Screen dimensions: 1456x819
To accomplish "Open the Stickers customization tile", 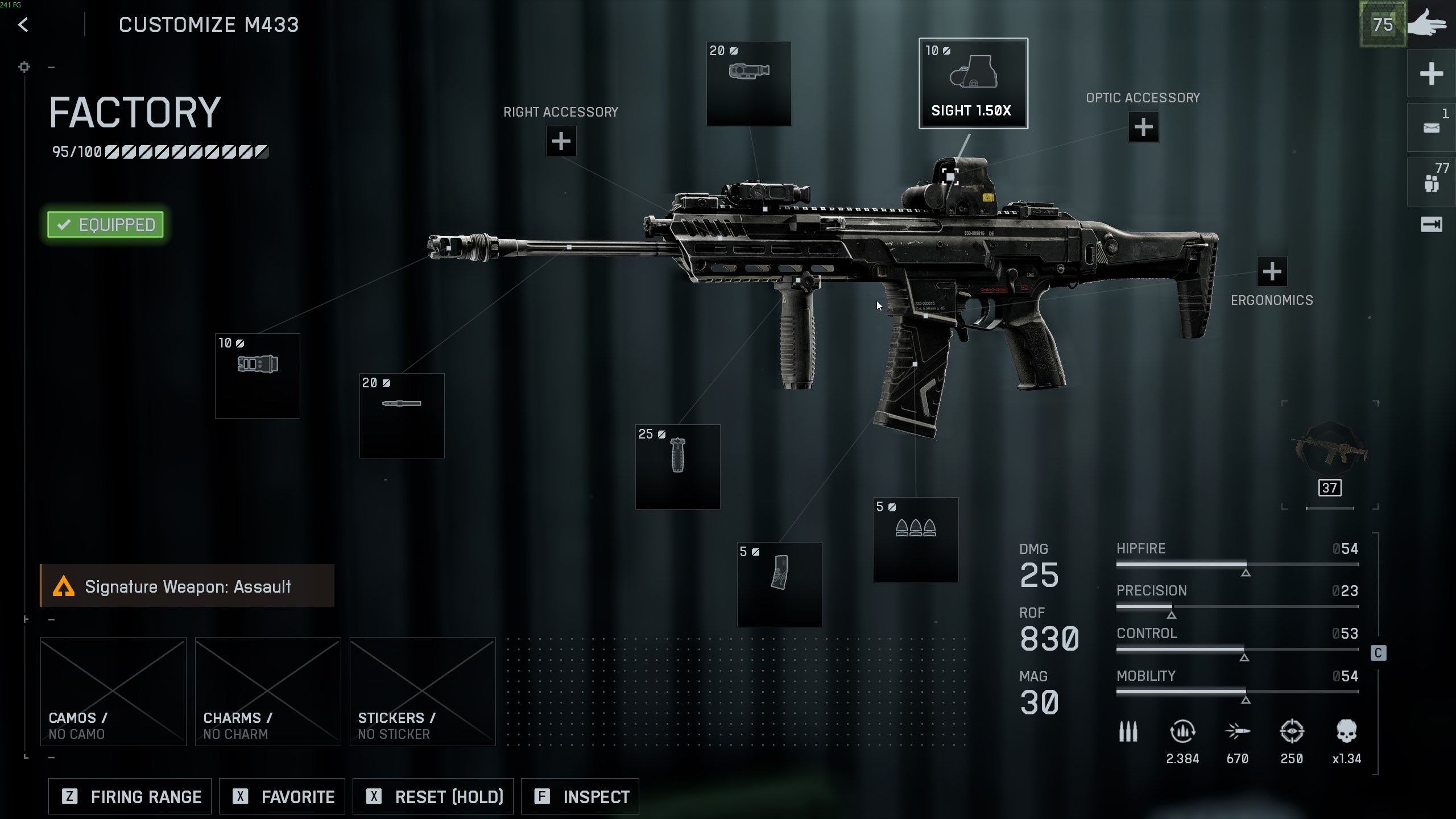I will coord(423,691).
